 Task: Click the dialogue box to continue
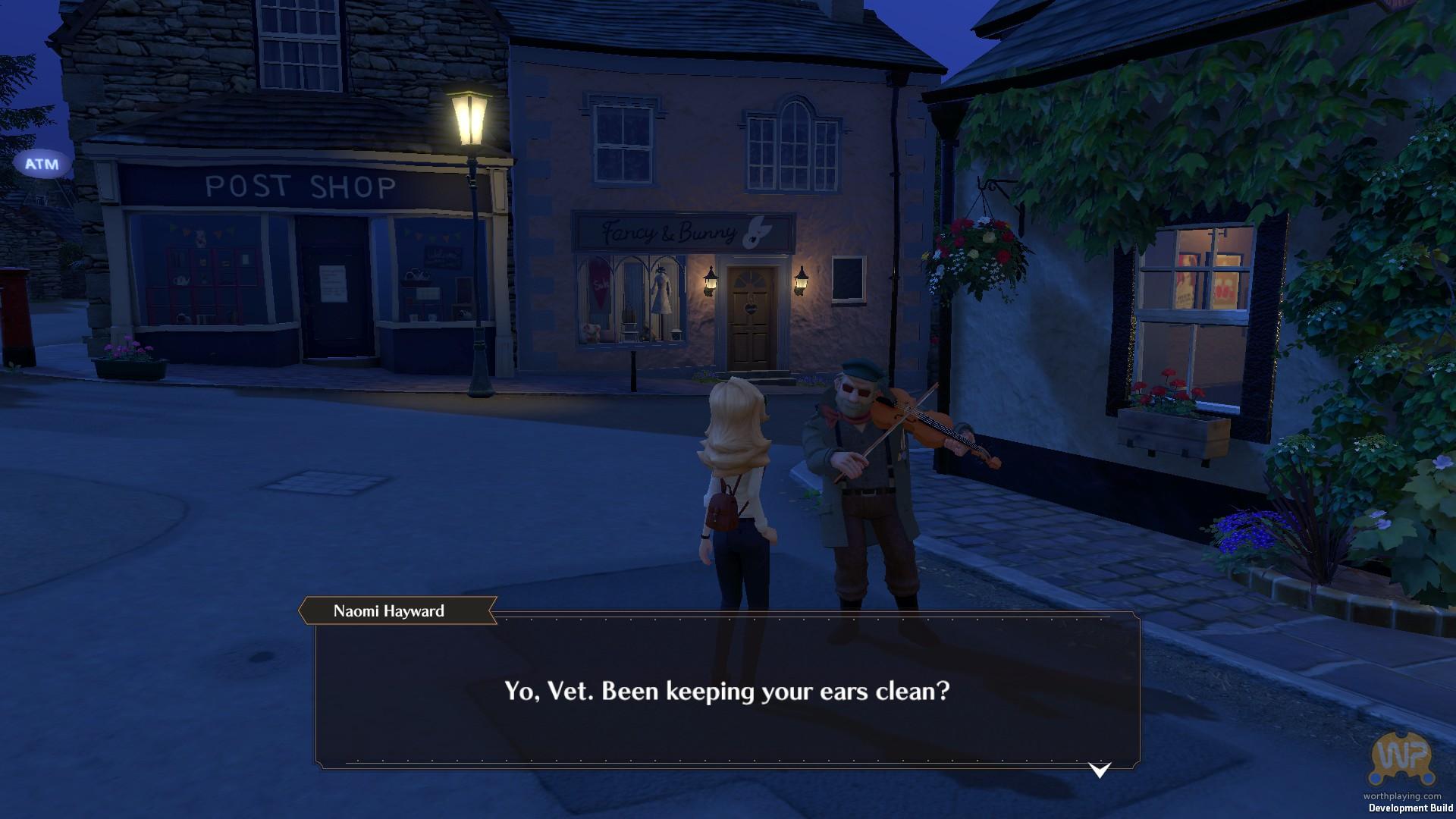(726, 691)
